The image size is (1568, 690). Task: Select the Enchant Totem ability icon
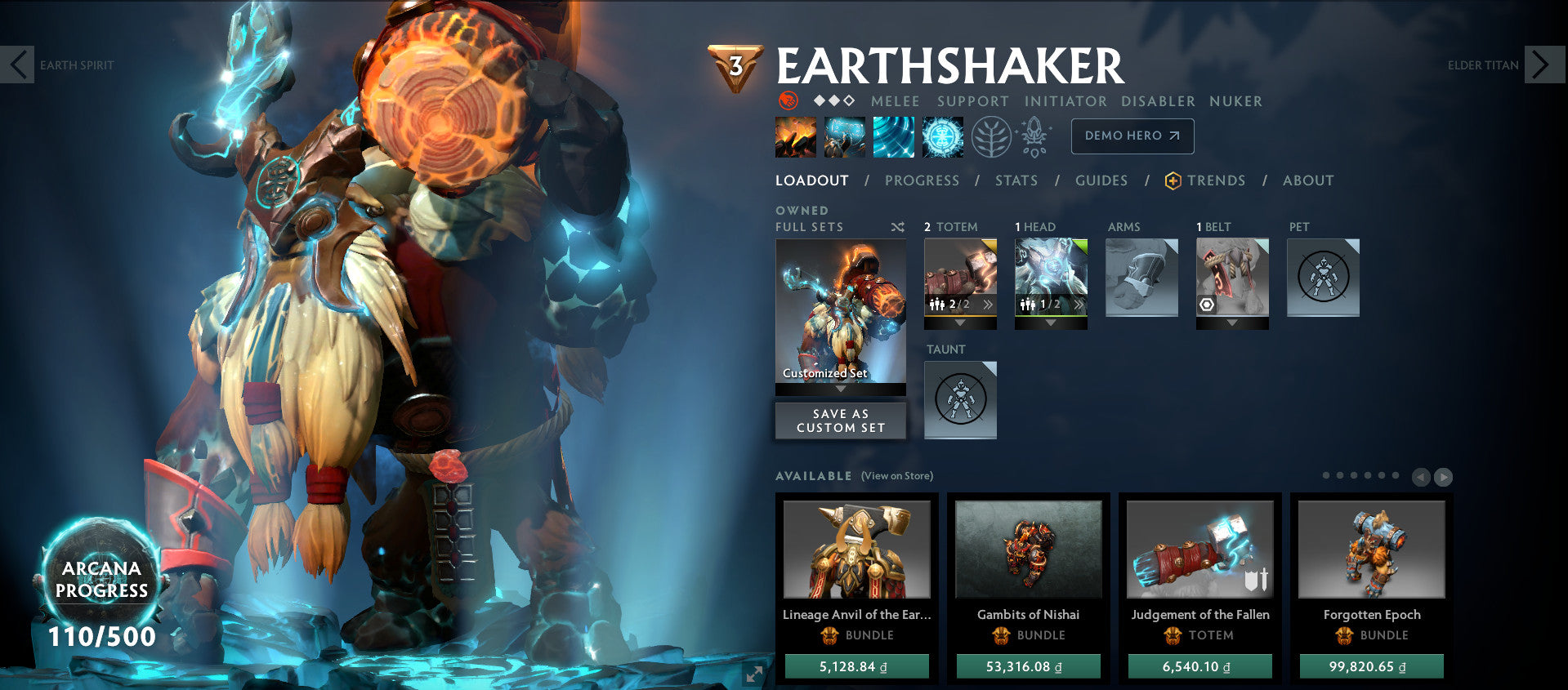point(843,136)
